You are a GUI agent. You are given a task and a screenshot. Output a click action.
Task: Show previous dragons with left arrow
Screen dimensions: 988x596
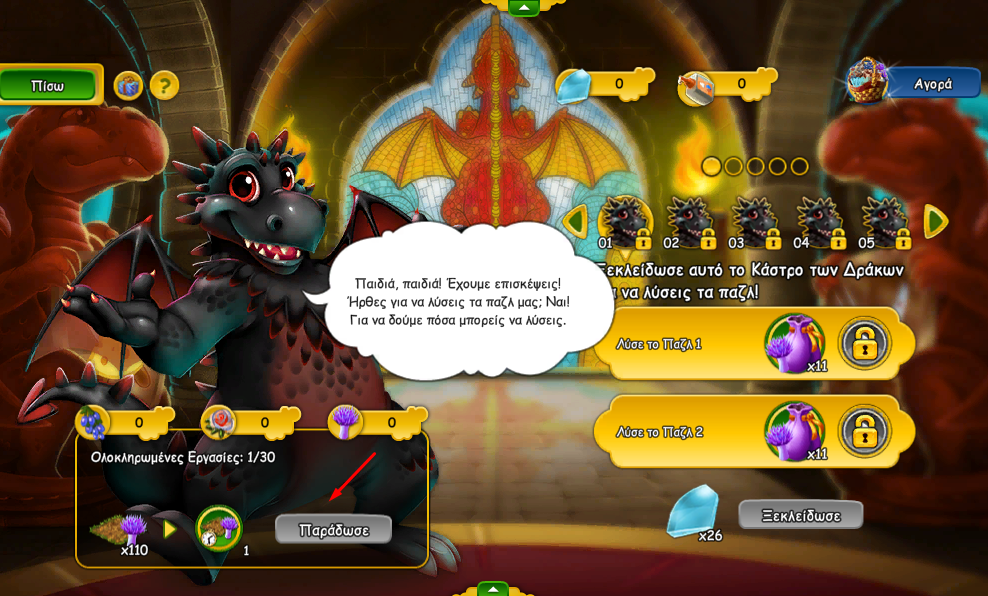(575, 222)
